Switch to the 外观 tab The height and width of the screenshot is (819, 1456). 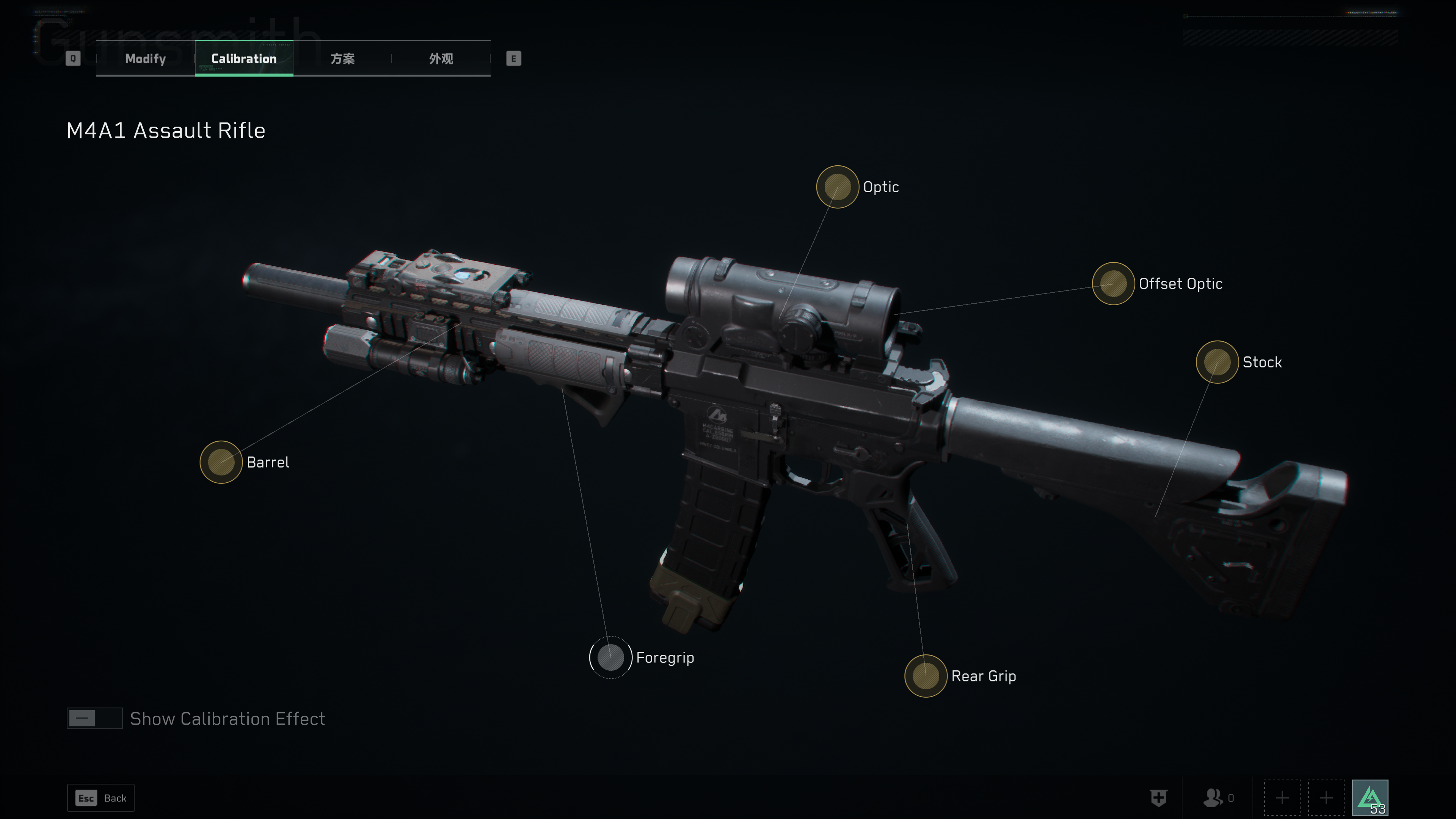(x=441, y=59)
